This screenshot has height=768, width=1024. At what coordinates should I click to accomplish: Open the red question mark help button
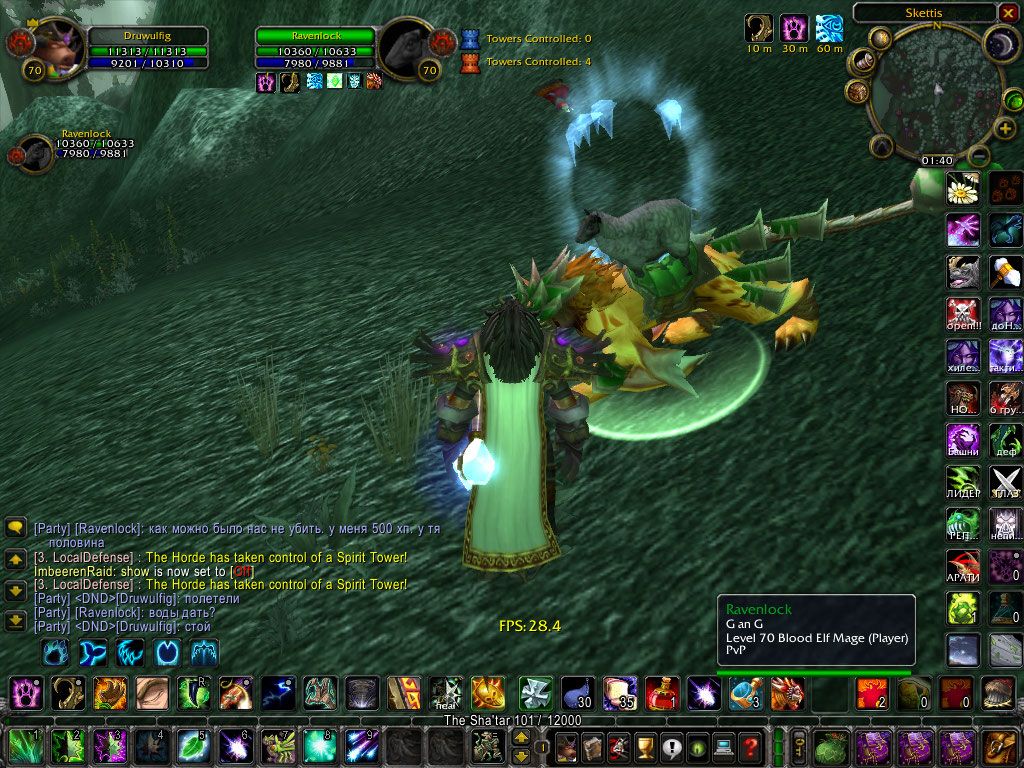pyautogui.click(x=750, y=746)
